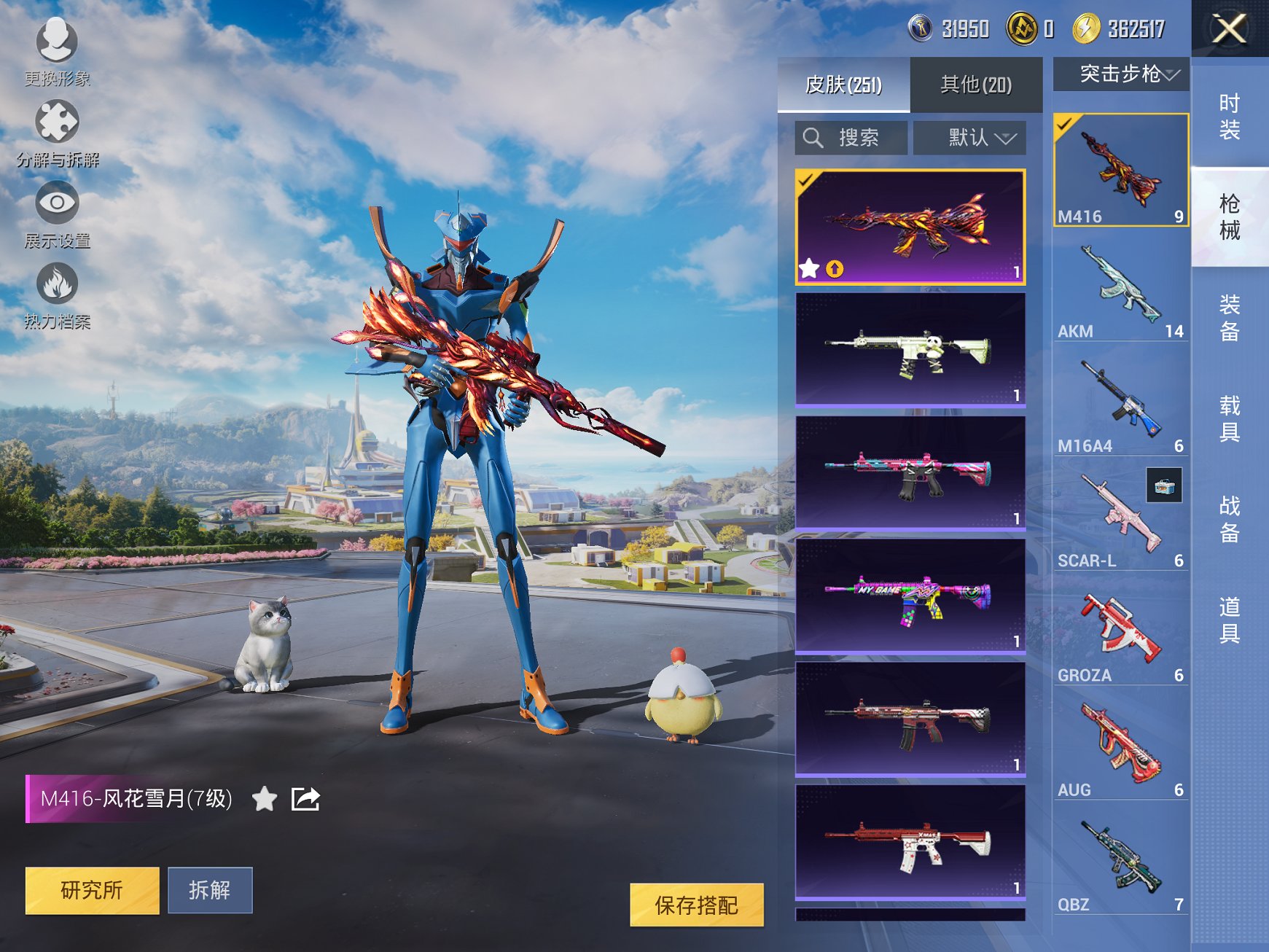Image resolution: width=1269 pixels, height=952 pixels.
Task: Click the upgrade arrow badge on the selected skin
Action: 835,270
